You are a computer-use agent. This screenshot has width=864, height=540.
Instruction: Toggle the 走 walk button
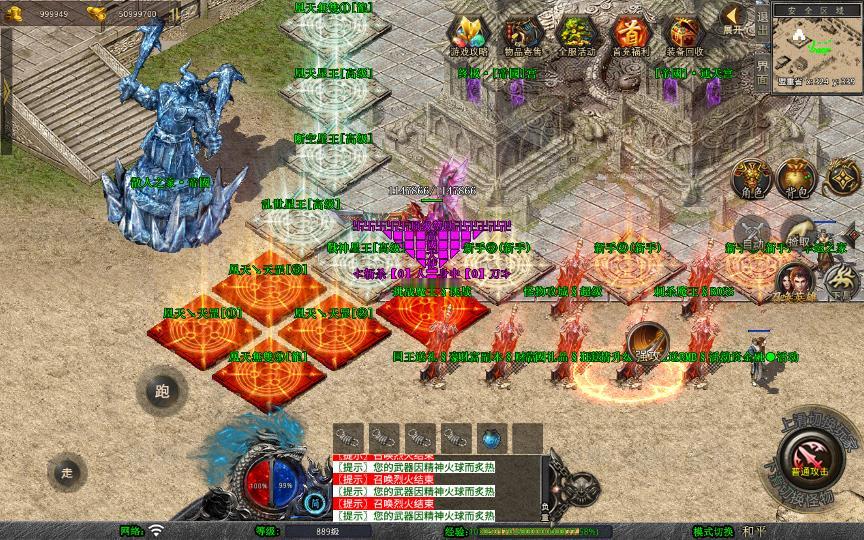pos(68,471)
